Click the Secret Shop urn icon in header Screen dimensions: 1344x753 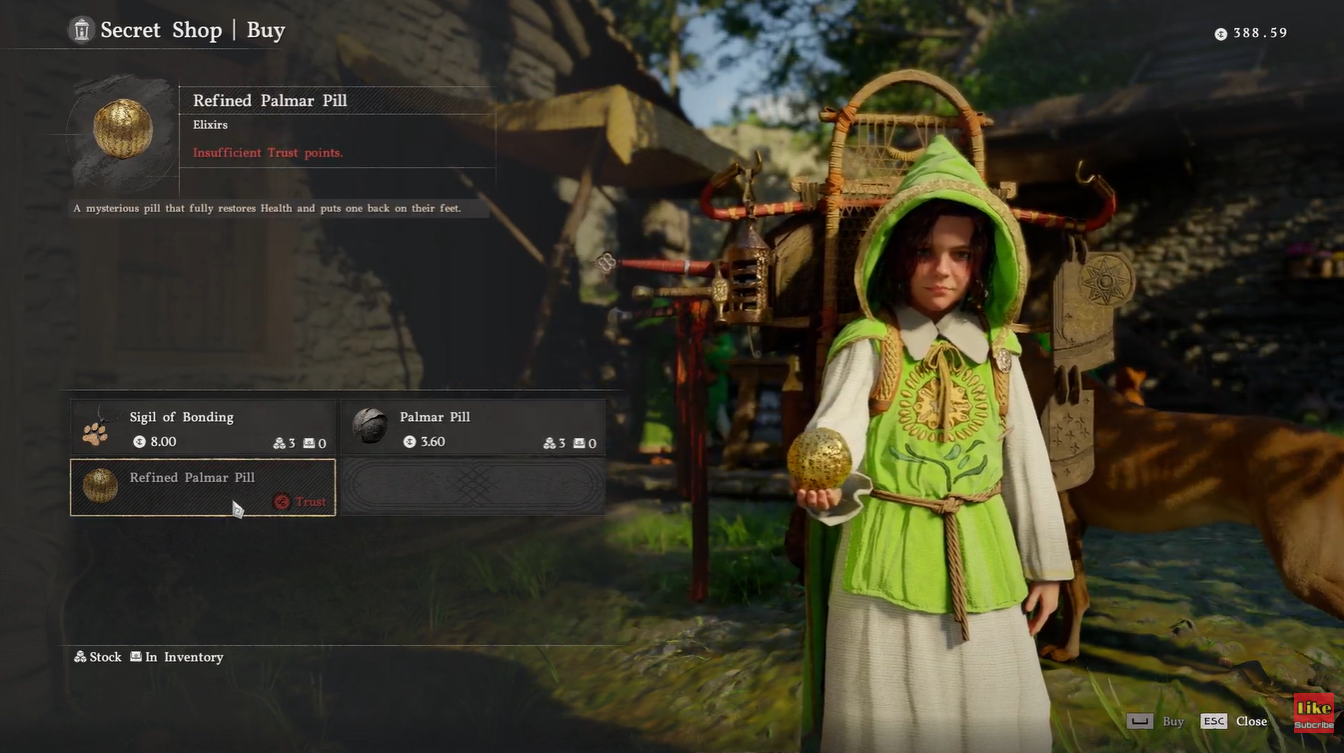click(81, 29)
